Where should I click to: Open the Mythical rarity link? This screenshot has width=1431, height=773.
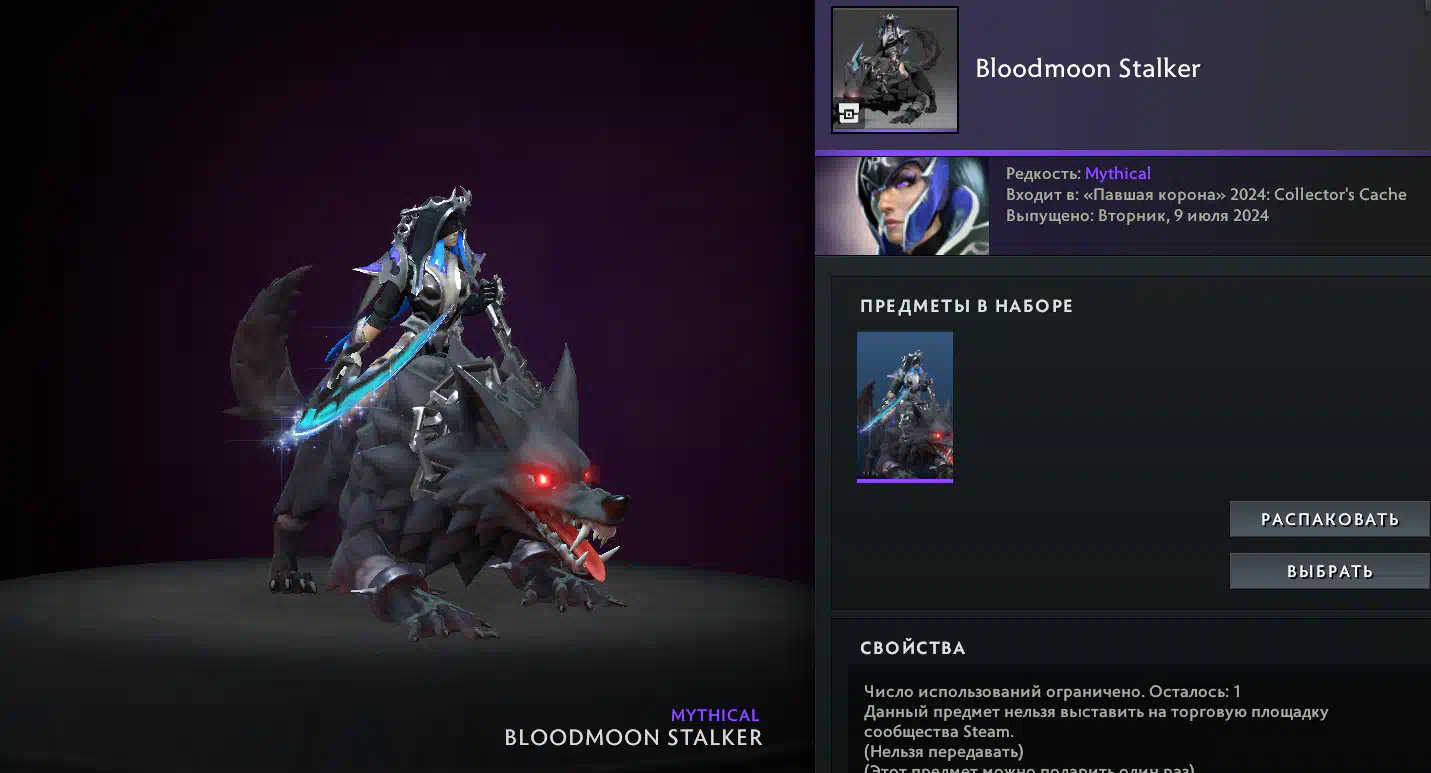(x=1117, y=173)
